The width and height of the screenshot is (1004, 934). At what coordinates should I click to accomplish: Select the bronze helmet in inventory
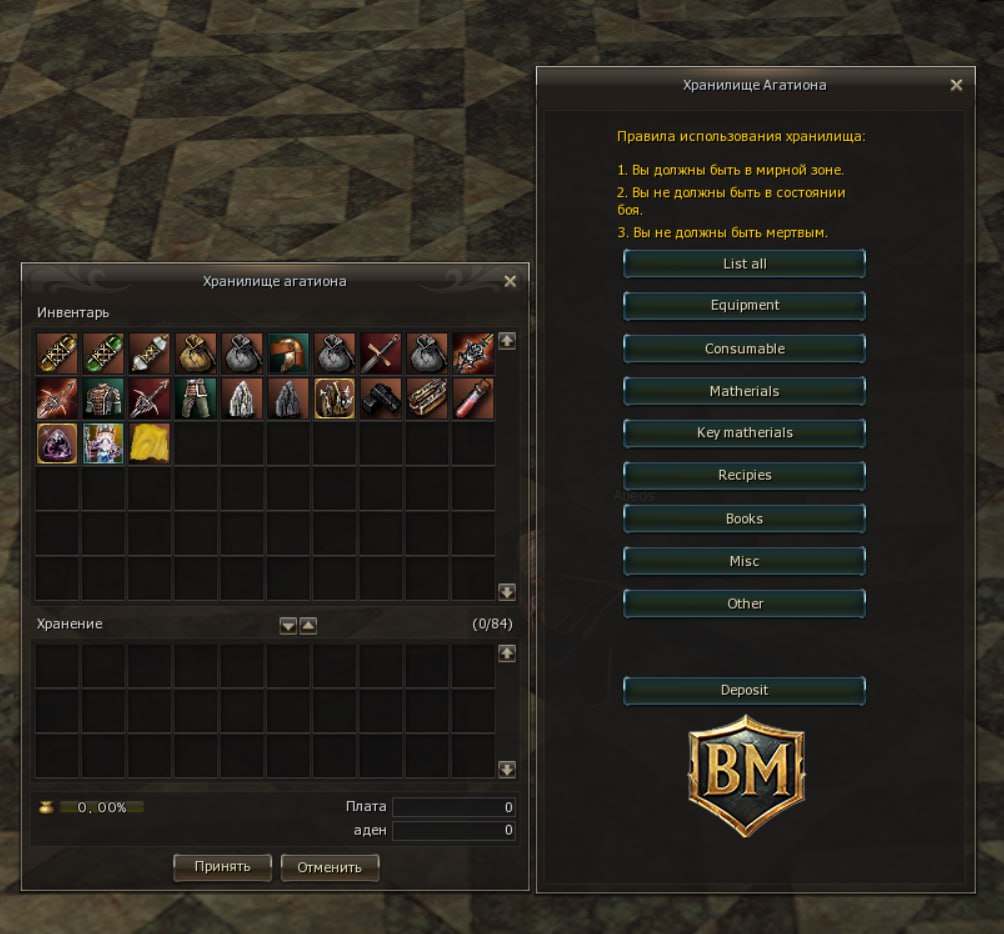[288, 353]
